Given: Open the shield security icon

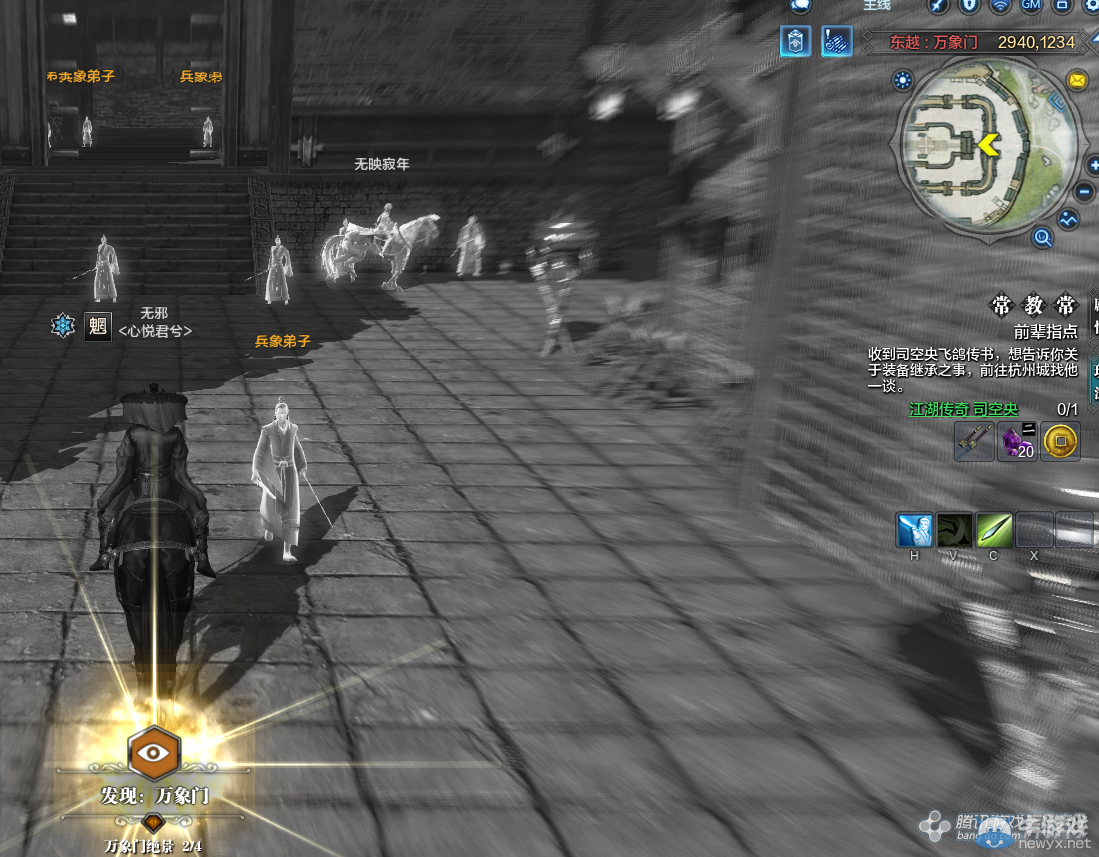Looking at the screenshot, I should click(968, 7).
